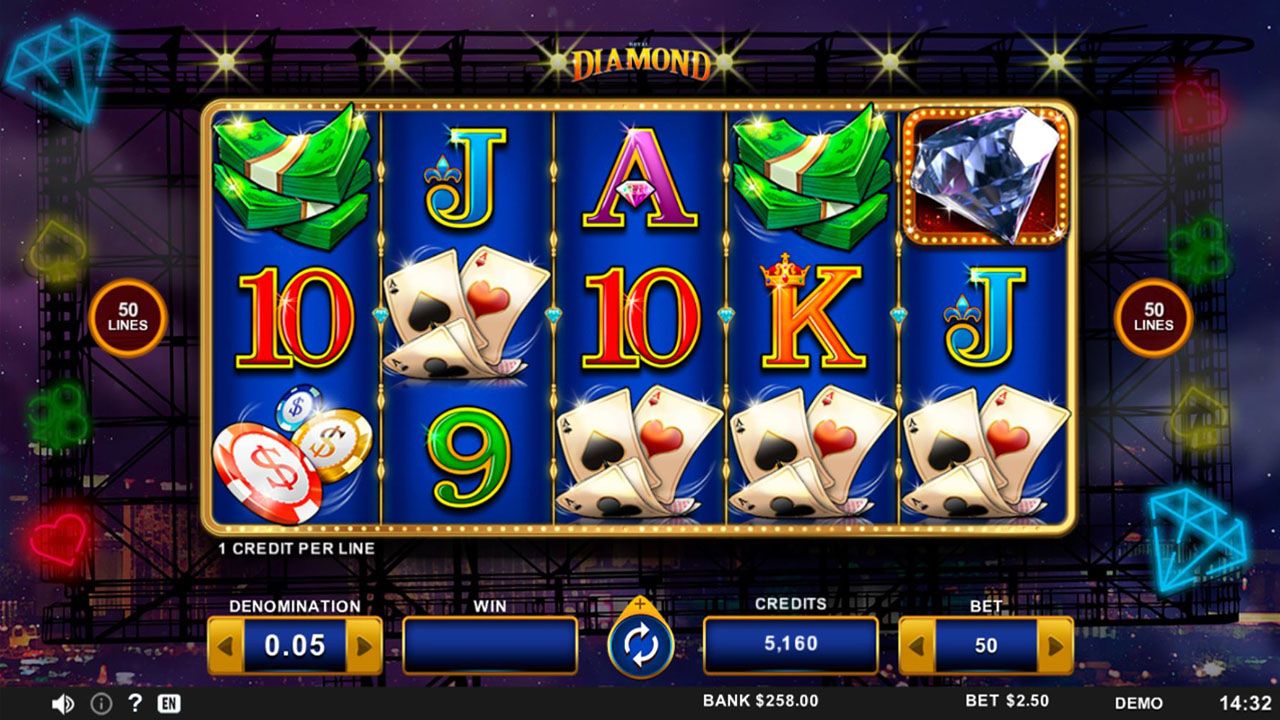This screenshot has height=720, width=1280.
Task: Click the right 50 Lines badge
Action: click(x=1153, y=318)
